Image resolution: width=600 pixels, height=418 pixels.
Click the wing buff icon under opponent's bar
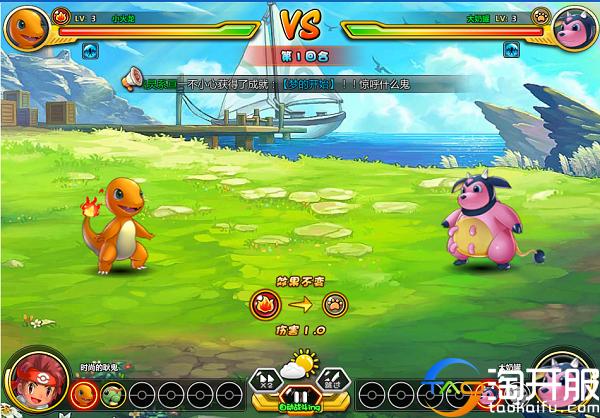(511, 49)
